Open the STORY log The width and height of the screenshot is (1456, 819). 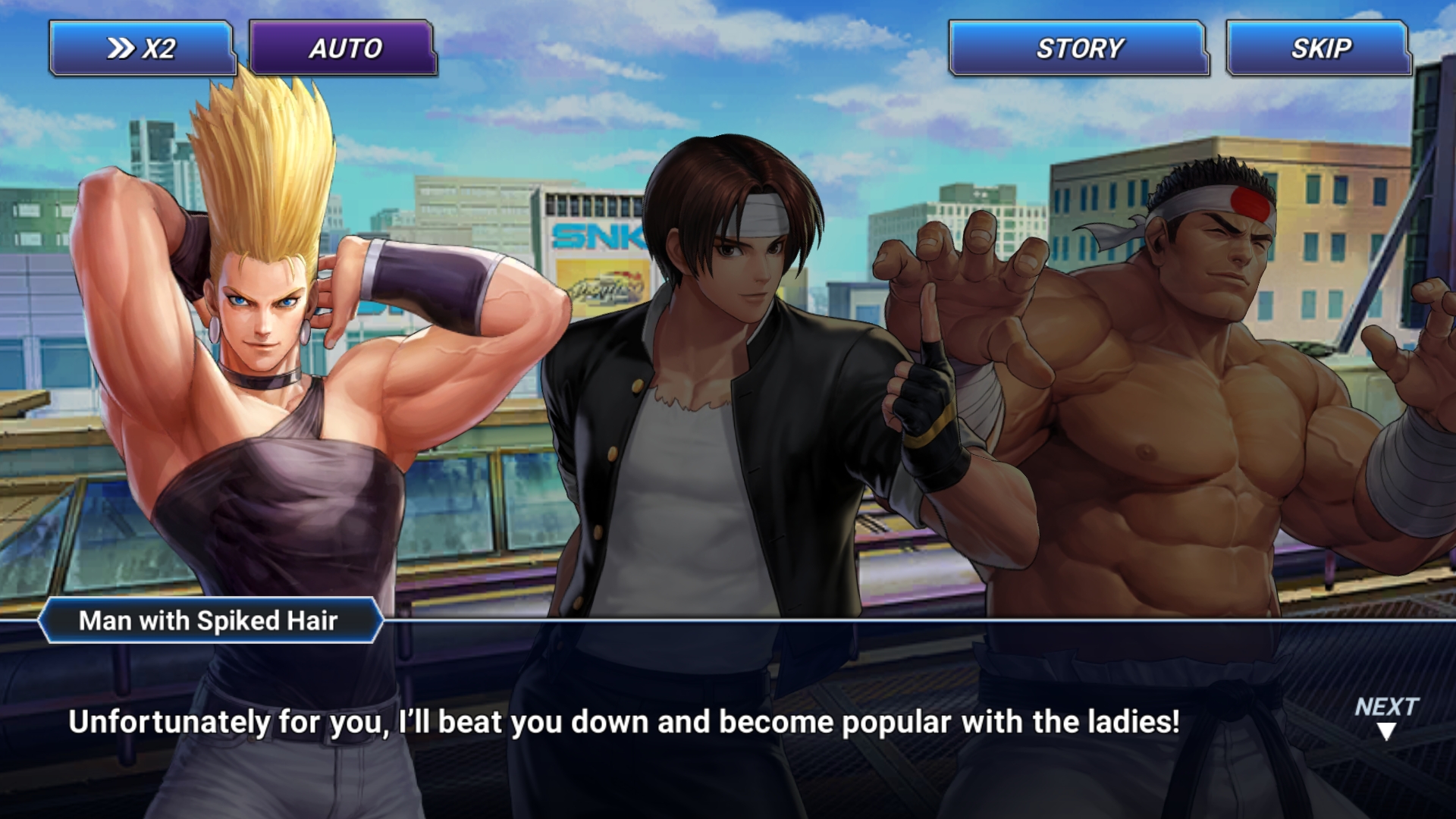tap(1078, 49)
